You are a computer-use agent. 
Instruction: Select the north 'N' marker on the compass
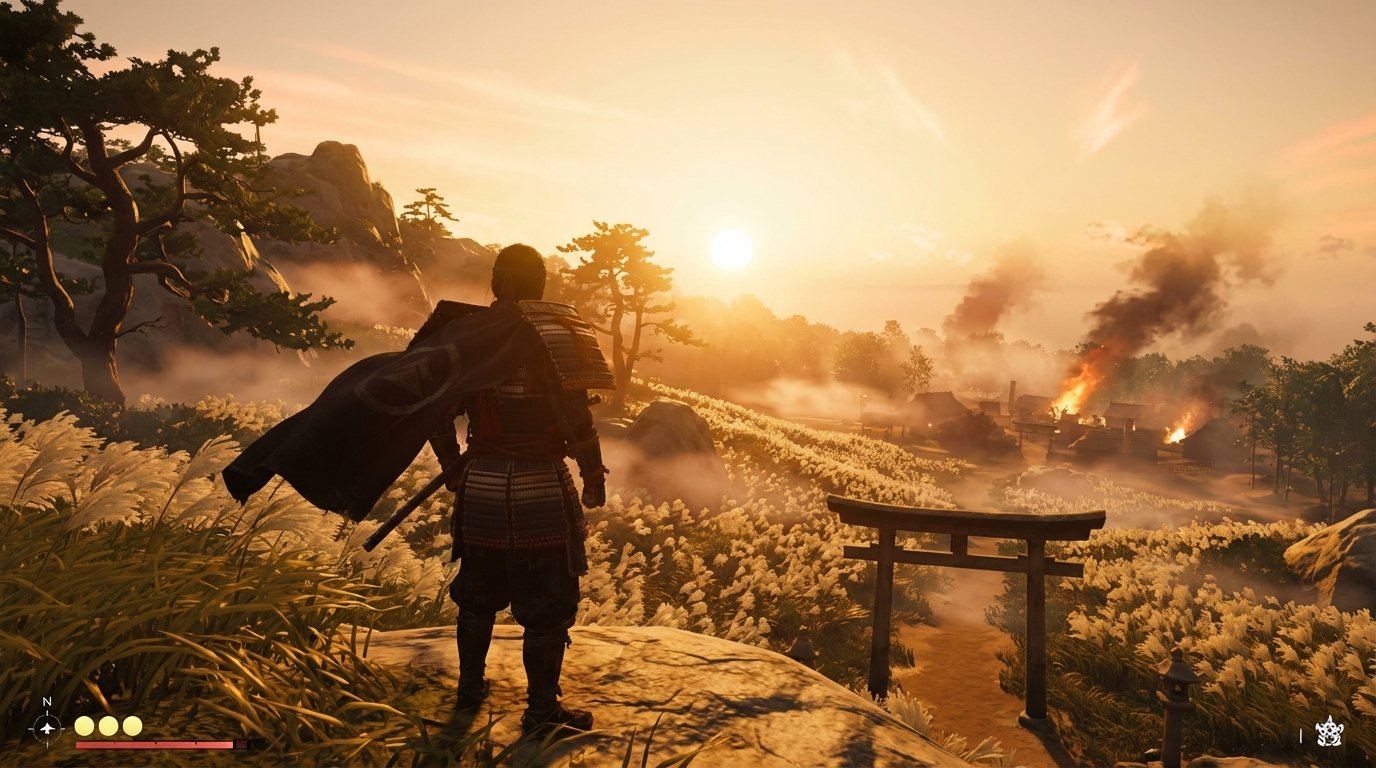[x=46, y=701]
